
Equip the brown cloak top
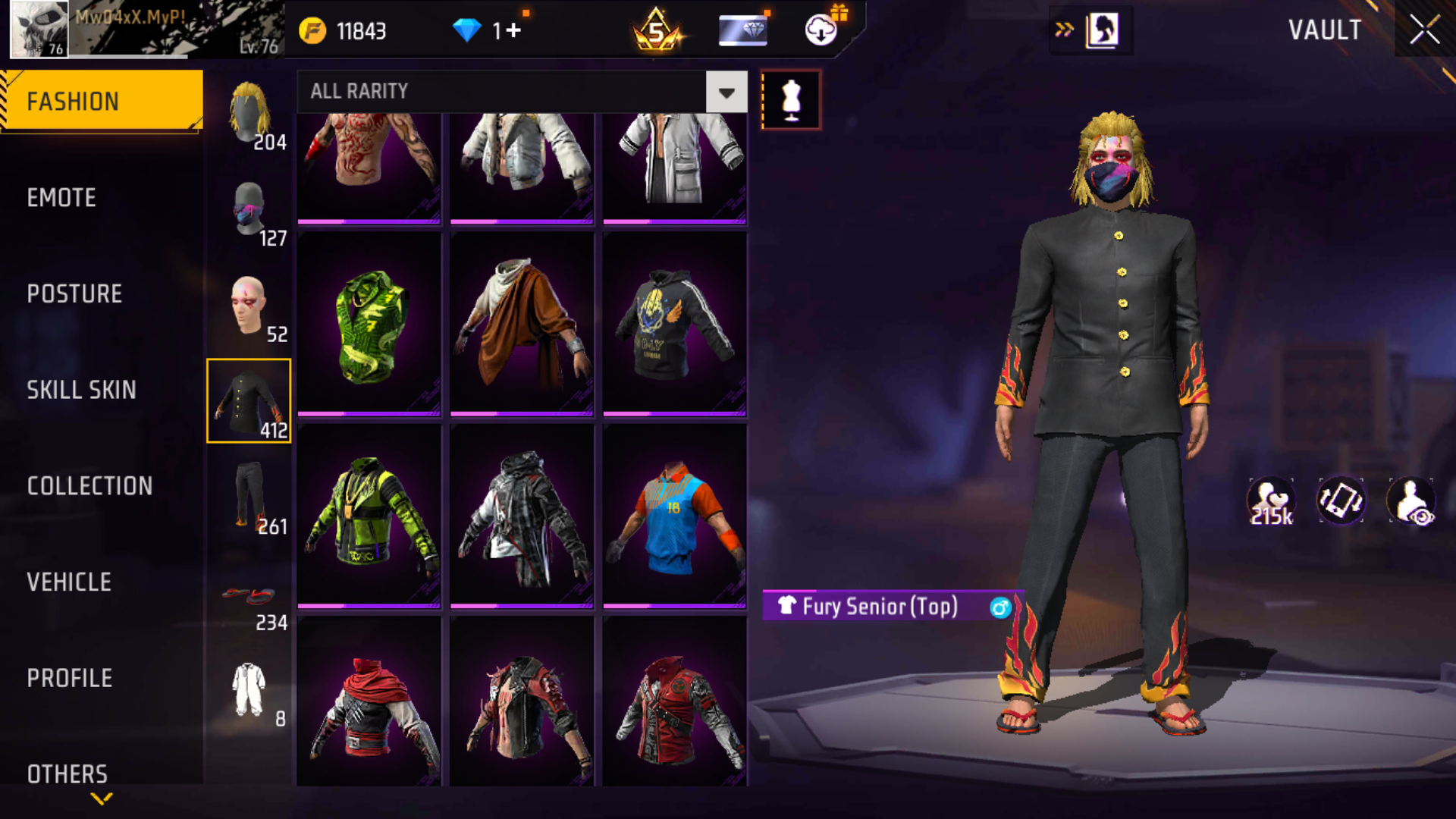click(522, 325)
